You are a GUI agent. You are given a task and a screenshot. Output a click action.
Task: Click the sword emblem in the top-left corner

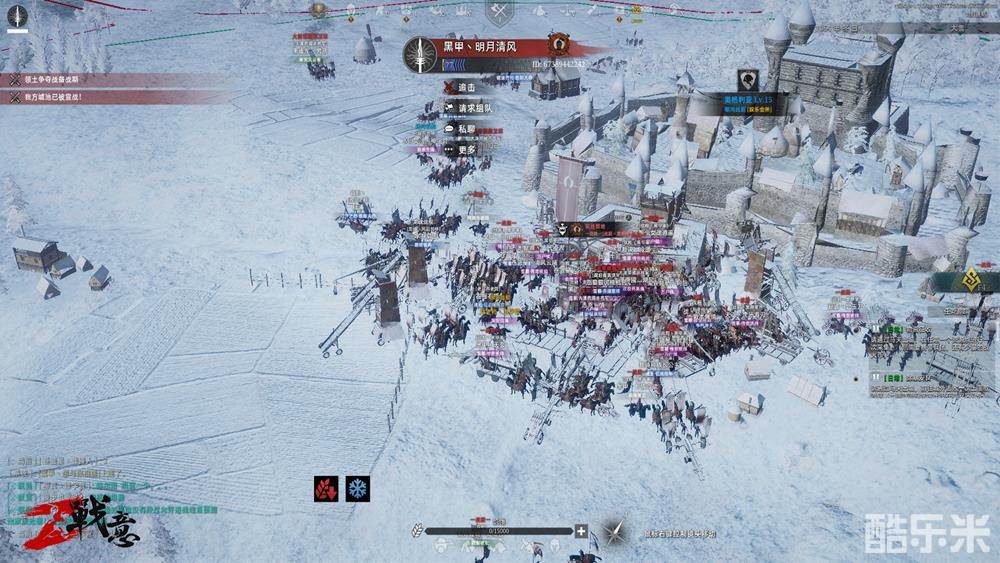(x=18, y=17)
